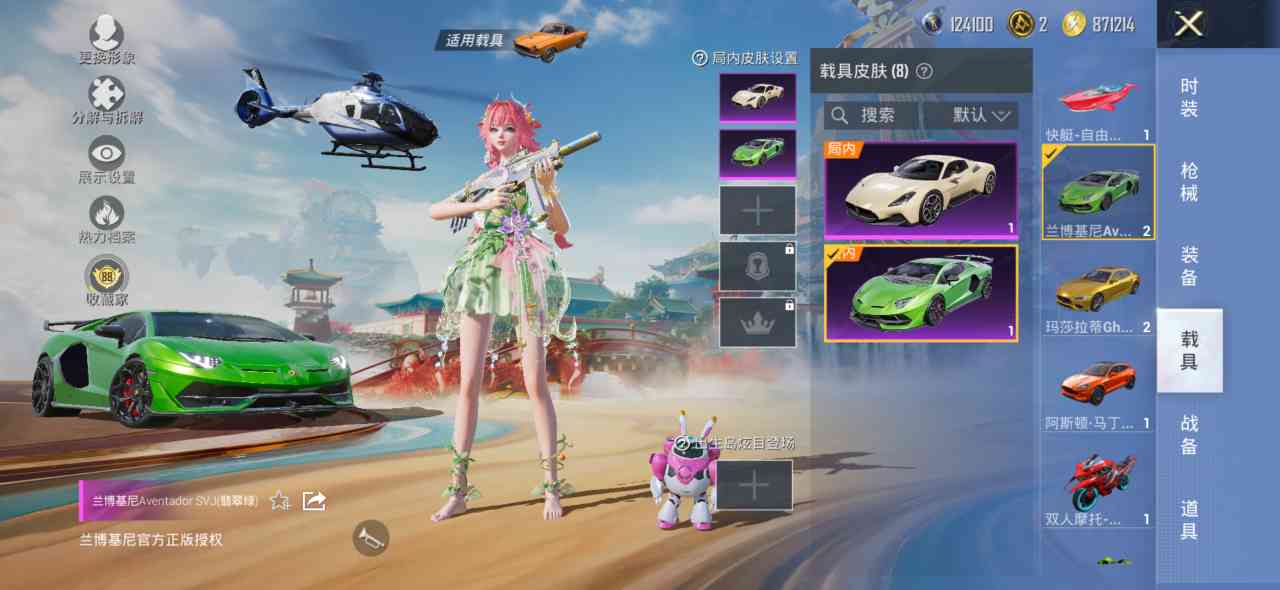Screen dimensions: 1280x590
Task: Select the 装备 equipment tab
Action: [x=1189, y=265]
